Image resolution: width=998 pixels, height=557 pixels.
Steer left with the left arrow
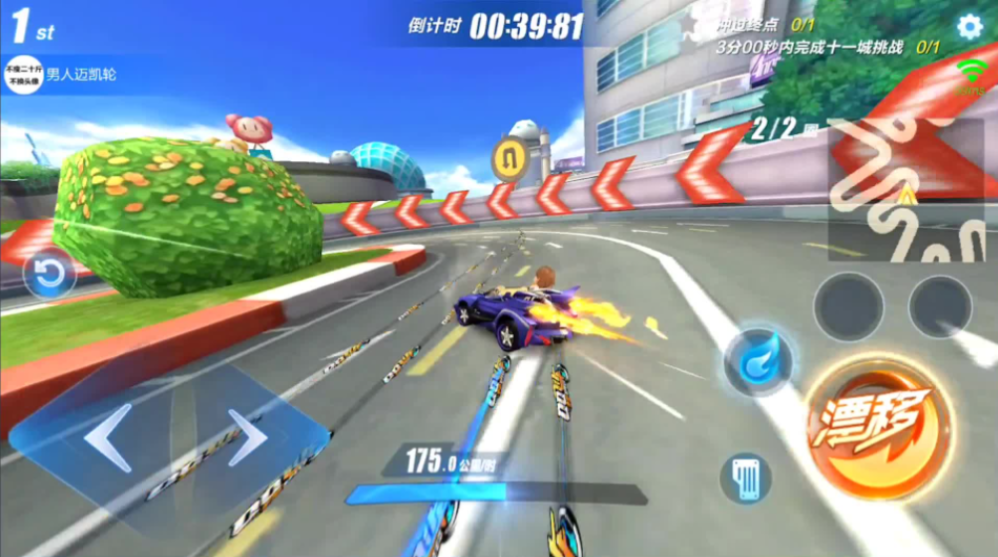pyautogui.click(x=108, y=438)
